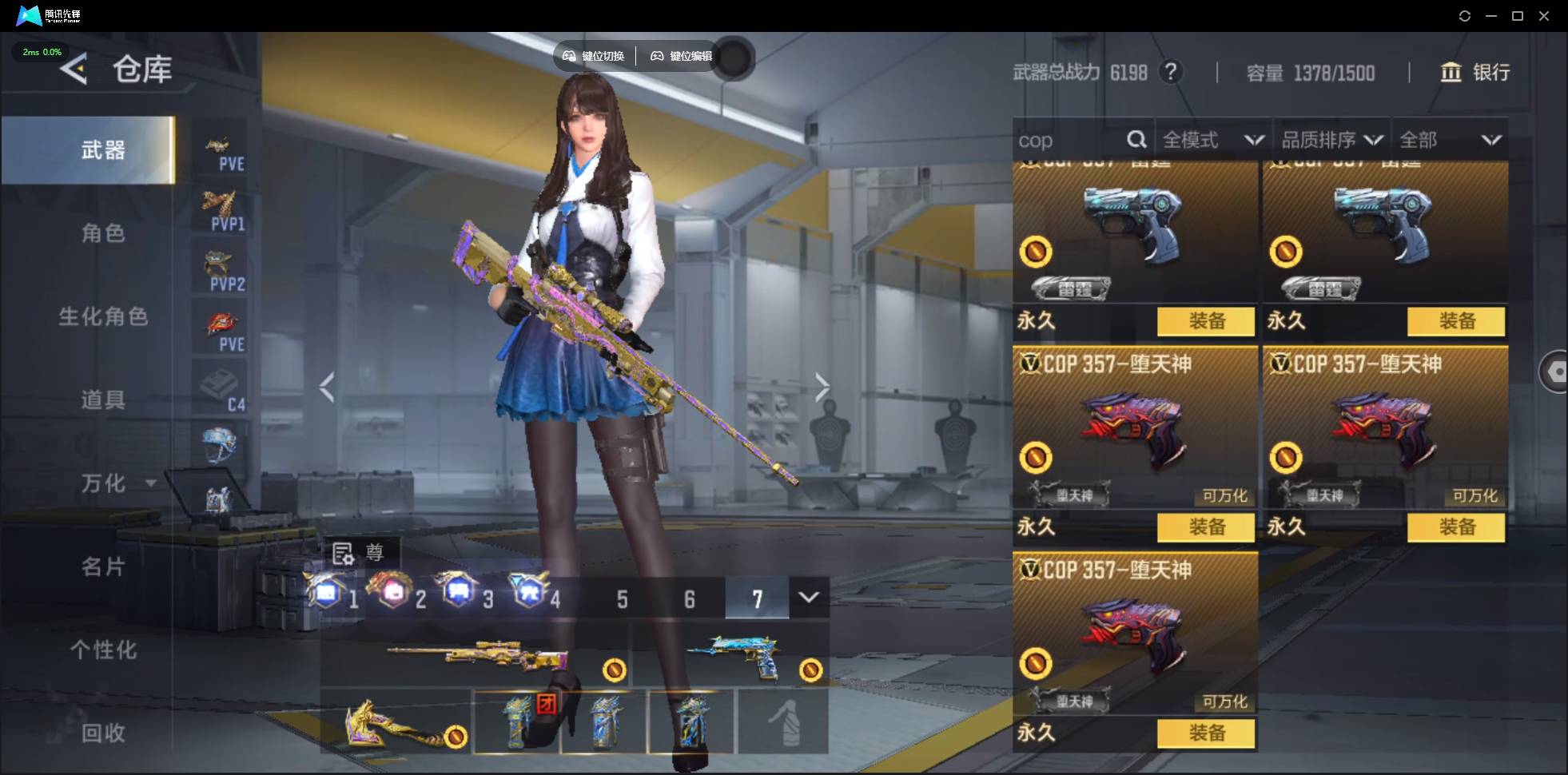
Task: Expand the loadout list arrow beside slot 7
Action: [809, 598]
